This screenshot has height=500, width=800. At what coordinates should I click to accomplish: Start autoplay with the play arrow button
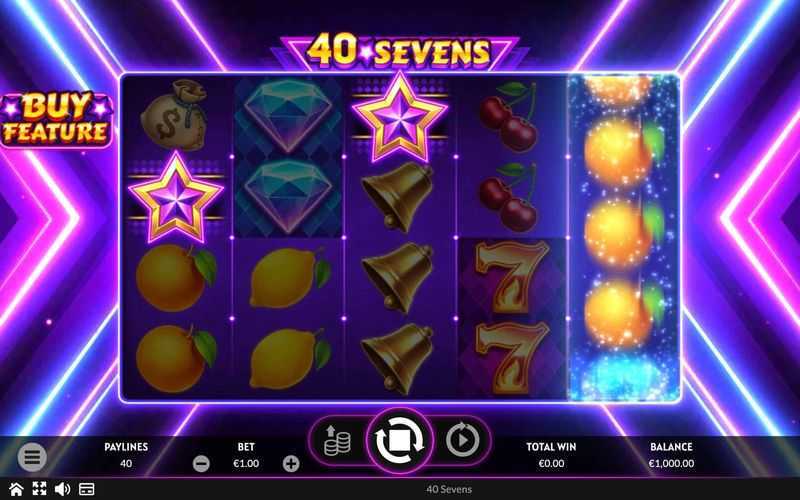[x=462, y=439]
